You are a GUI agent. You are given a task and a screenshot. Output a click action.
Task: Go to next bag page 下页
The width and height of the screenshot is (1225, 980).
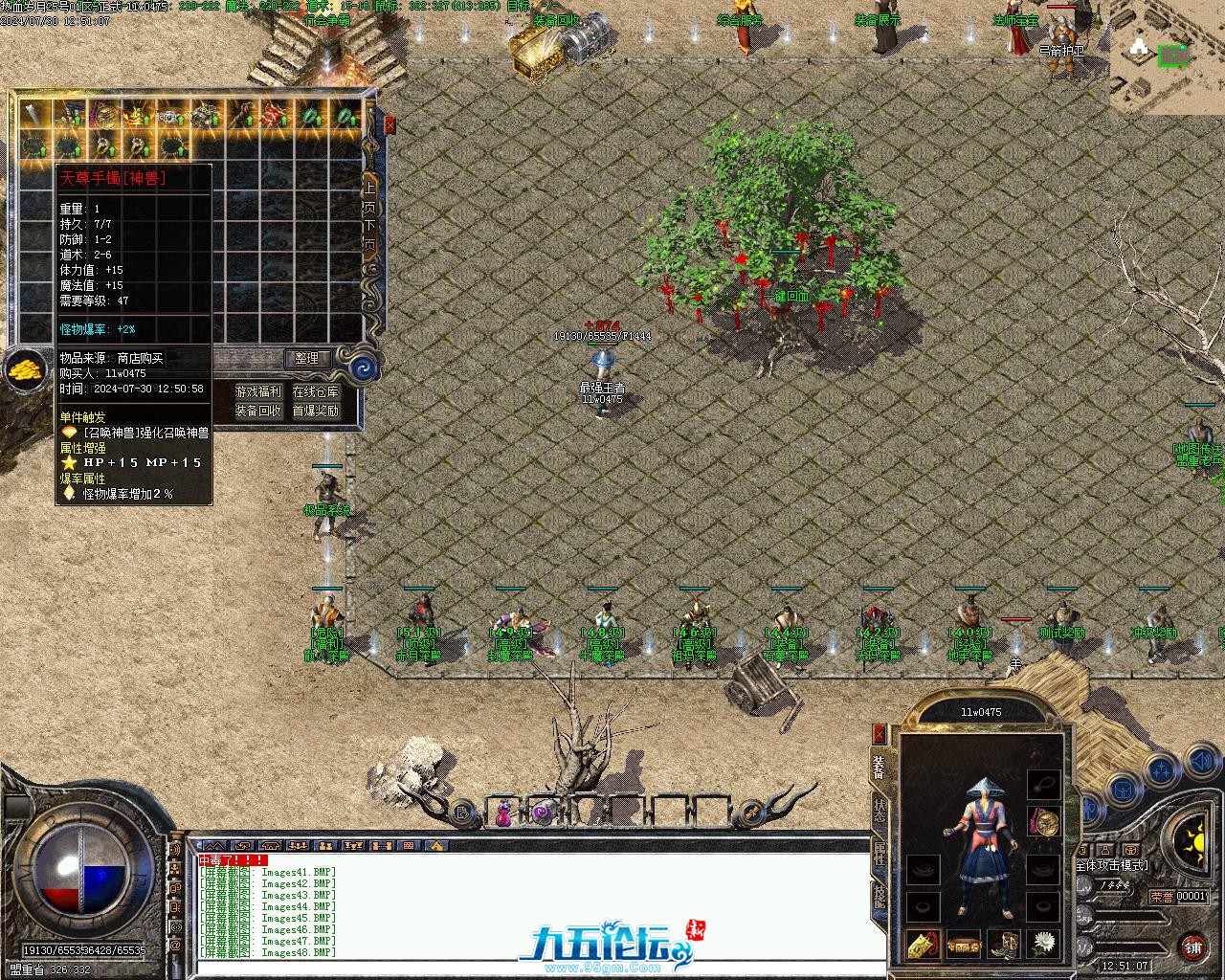point(369,234)
